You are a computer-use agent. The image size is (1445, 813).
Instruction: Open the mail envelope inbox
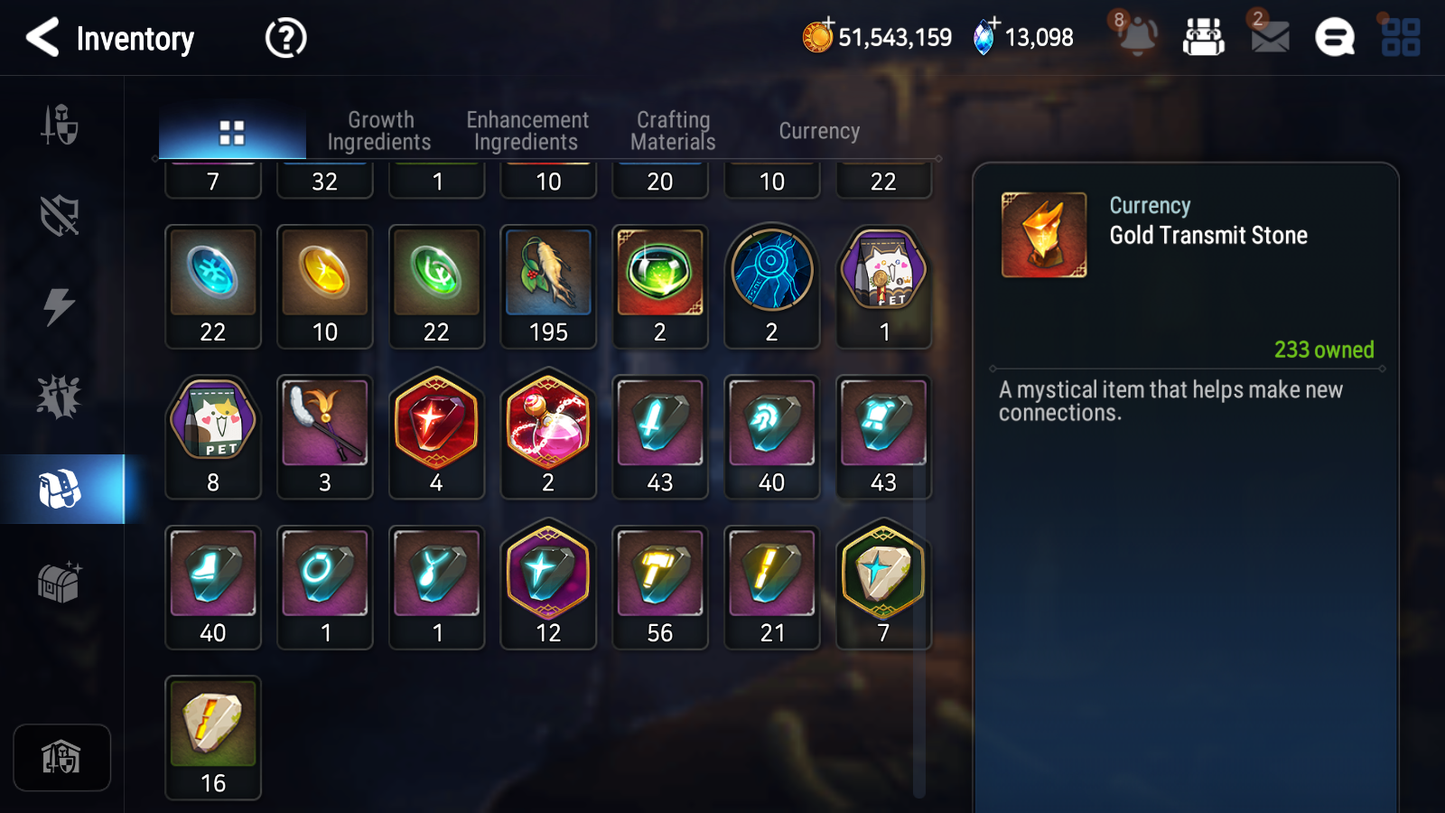[x=1269, y=38]
